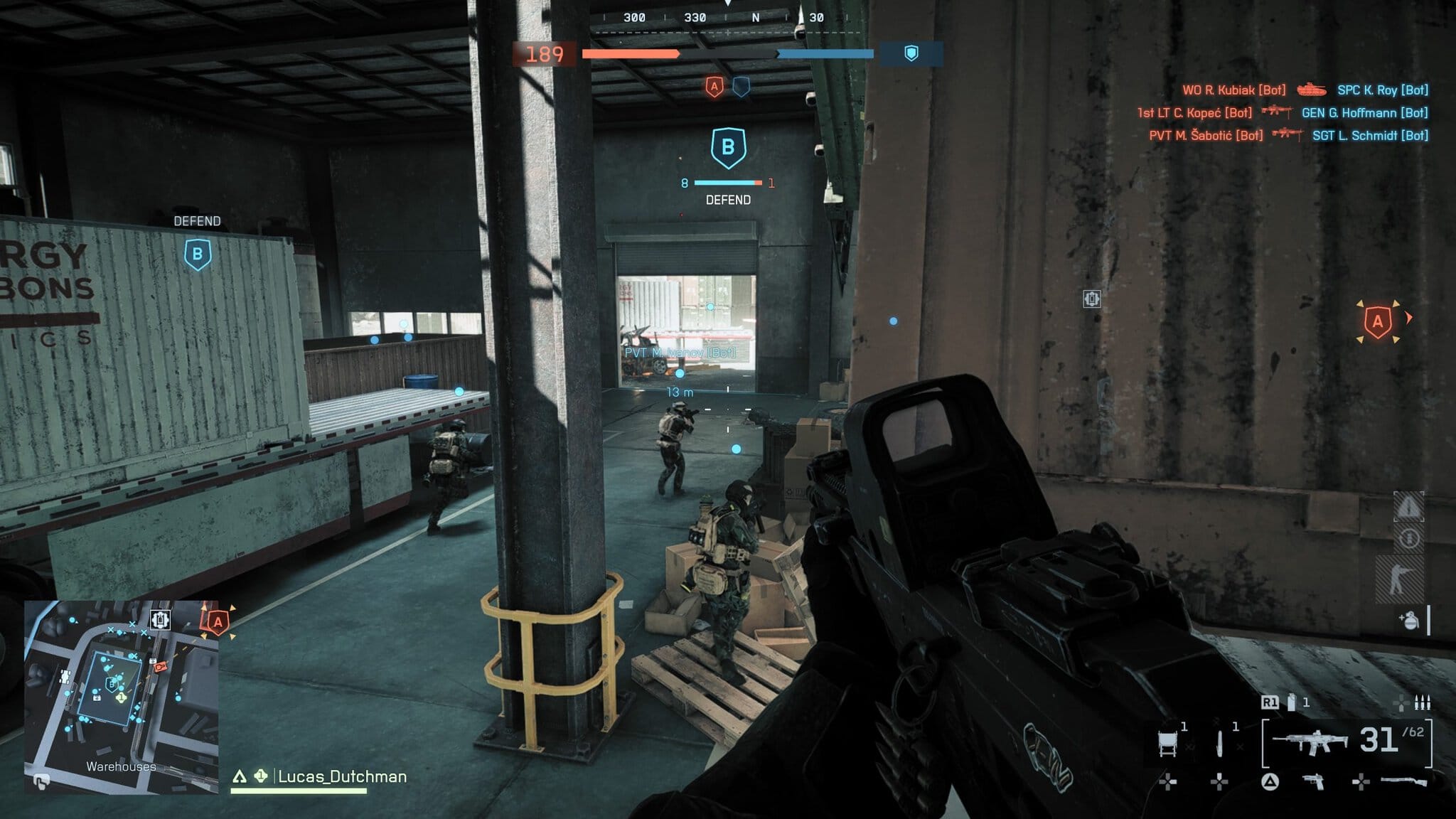Click the large objective B shield marker
Screen dimensions: 1456x819
coord(728,148)
